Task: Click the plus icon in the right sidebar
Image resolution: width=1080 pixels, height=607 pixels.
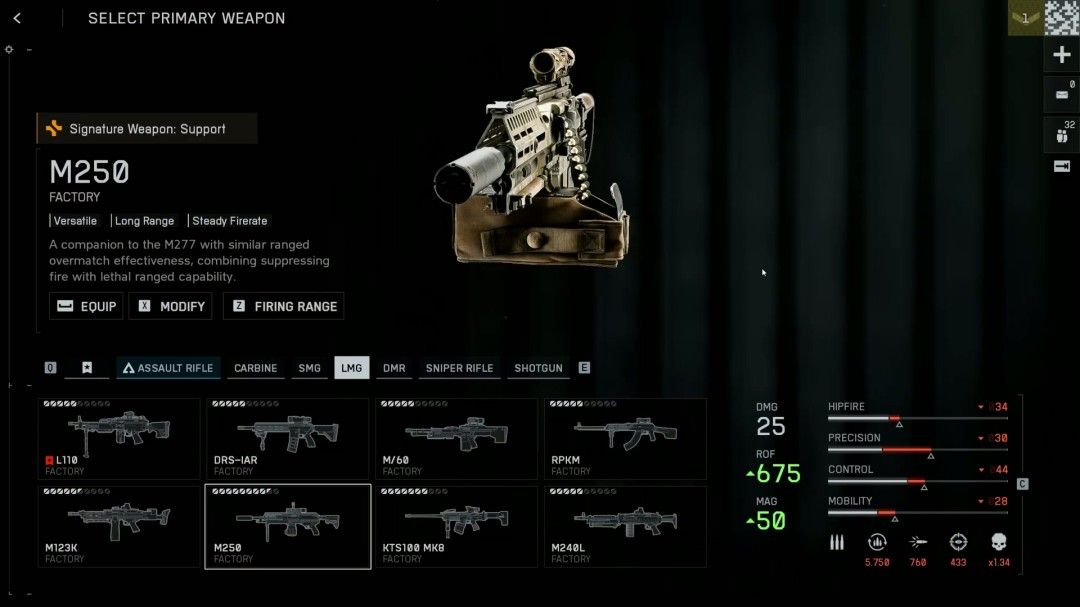Action: (1062, 55)
